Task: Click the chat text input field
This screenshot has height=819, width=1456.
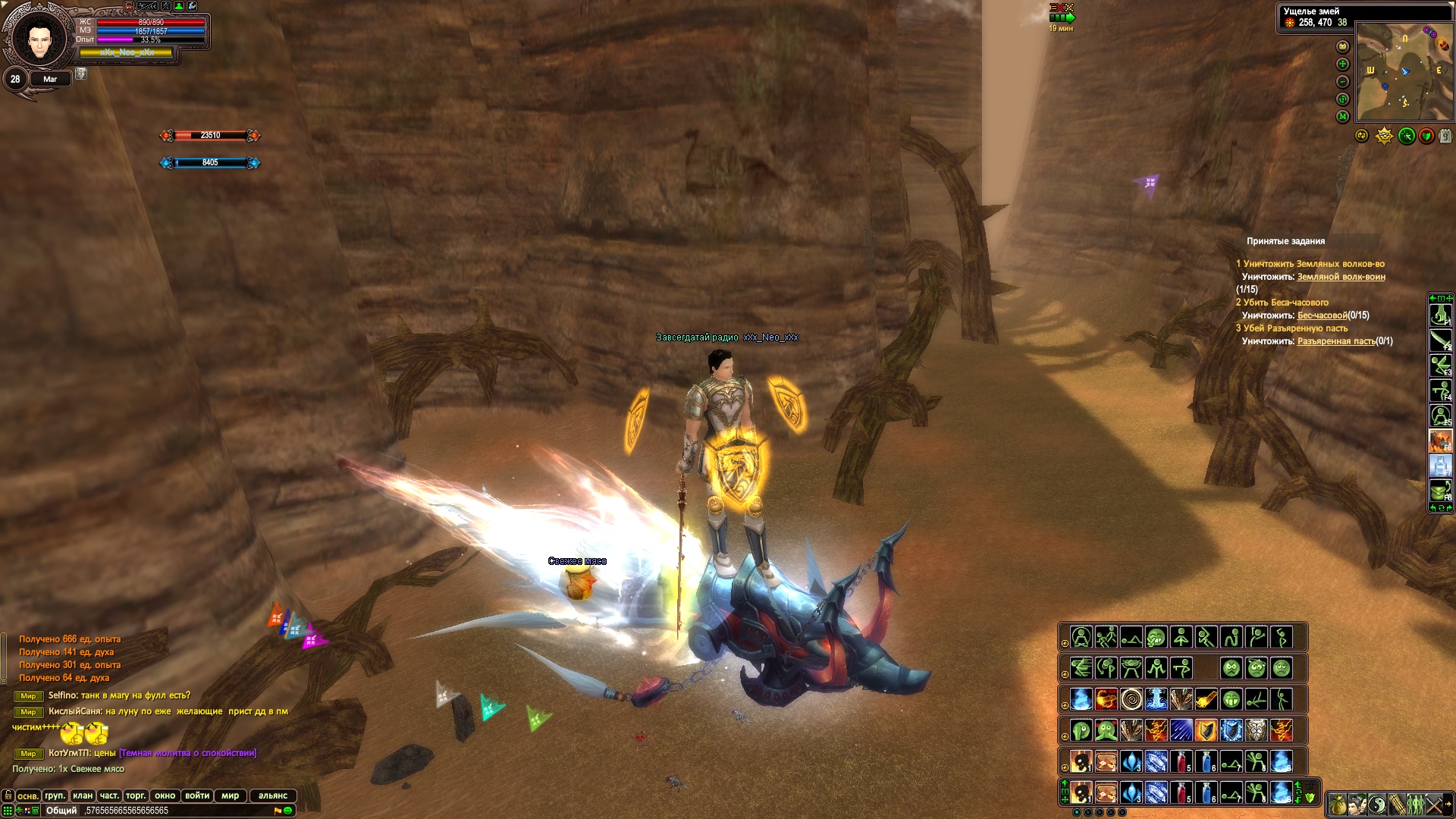Action: pyautogui.click(x=174, y=811)
